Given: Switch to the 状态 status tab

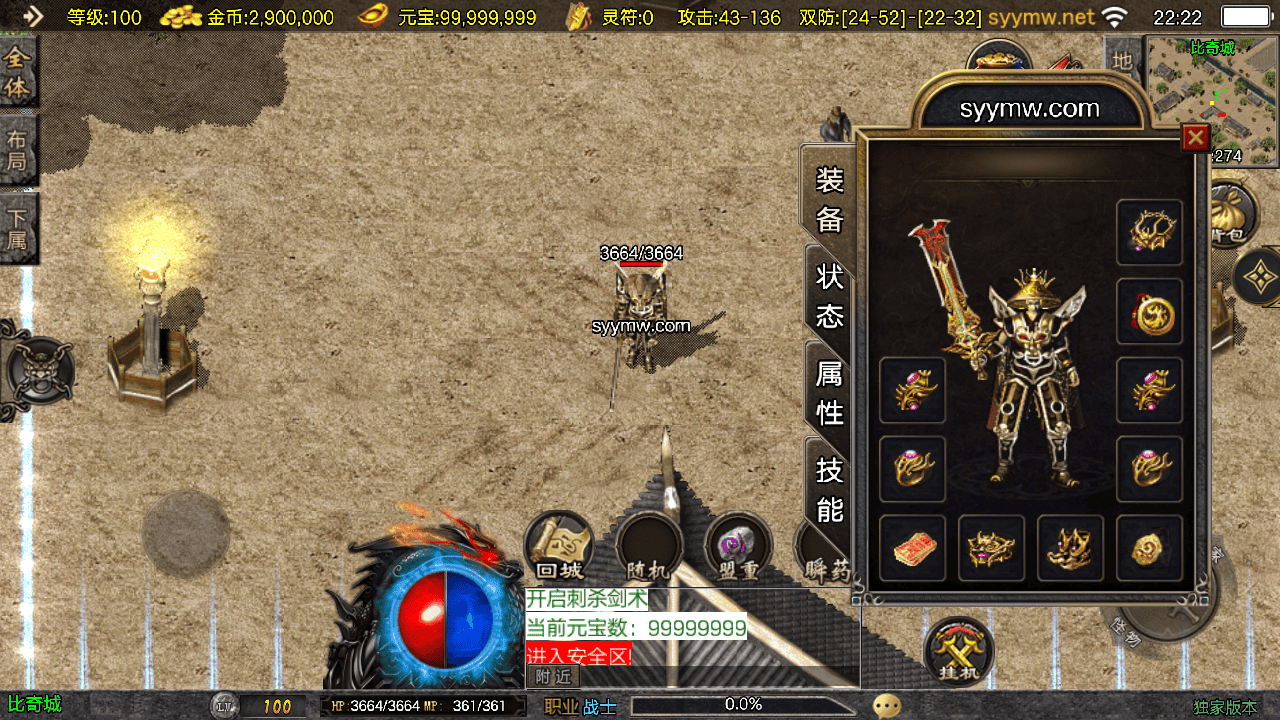Looking at the screenshot, I should pyautogui.click(x=830, y=296).
